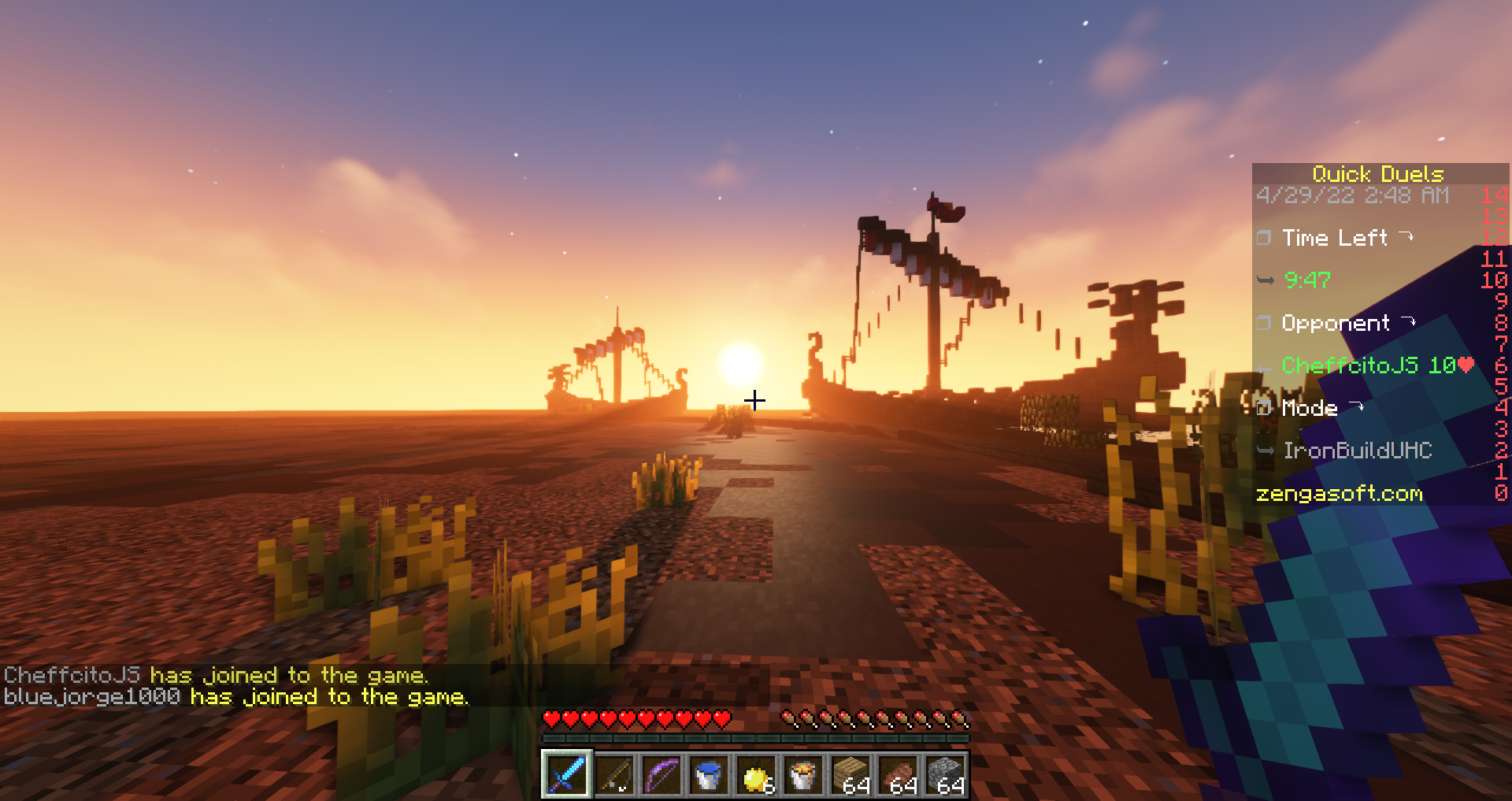Select the cobblestone stack slot
Image resolution: width=1512 pixels, height=801 pixels.
point(946,775)
